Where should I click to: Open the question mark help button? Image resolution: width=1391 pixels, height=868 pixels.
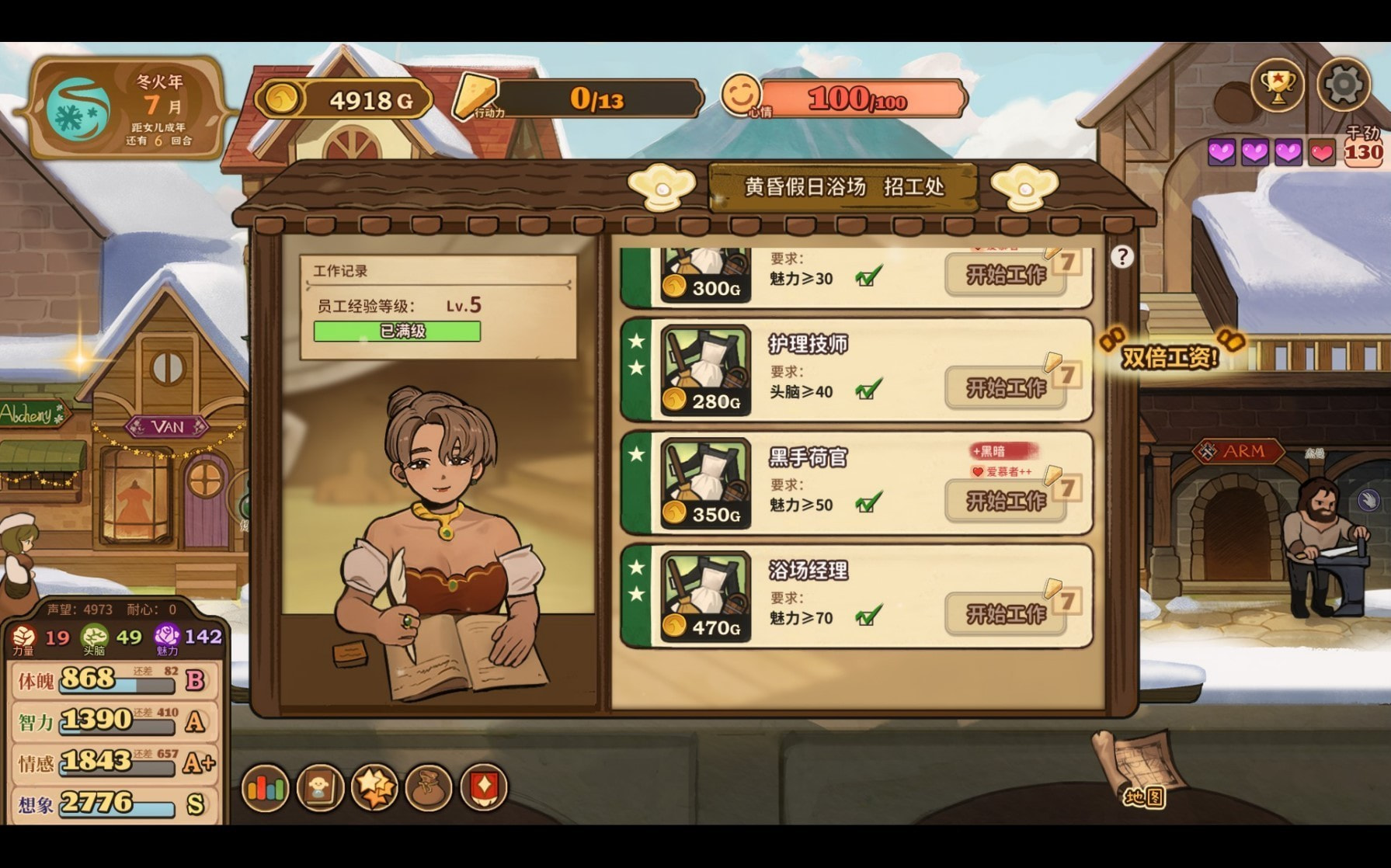click(x=1121, y=257)
